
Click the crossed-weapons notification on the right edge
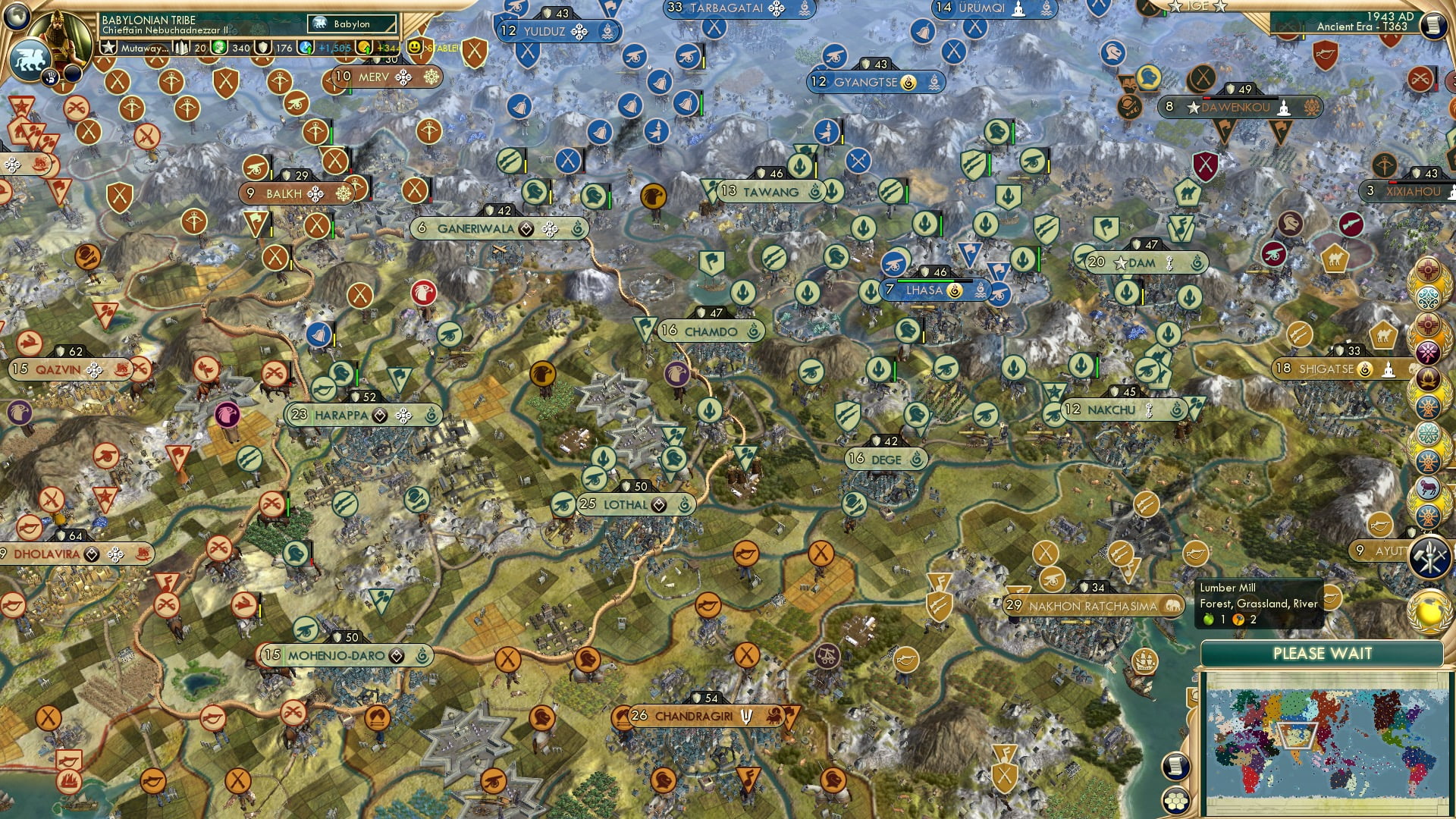(x=1429, y=556)
